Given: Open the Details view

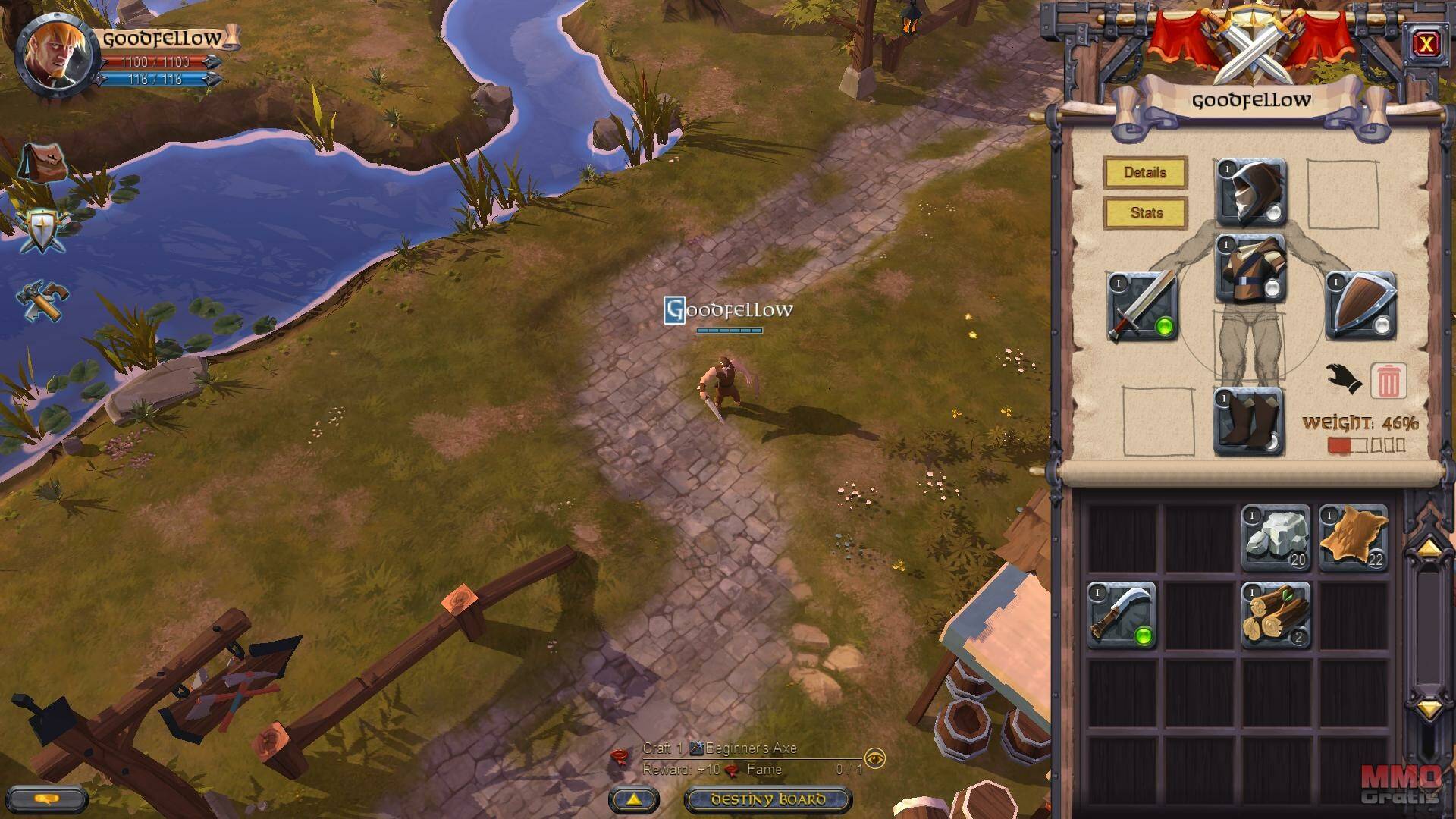Looking at the screenshot, I should click(1145, 173).
